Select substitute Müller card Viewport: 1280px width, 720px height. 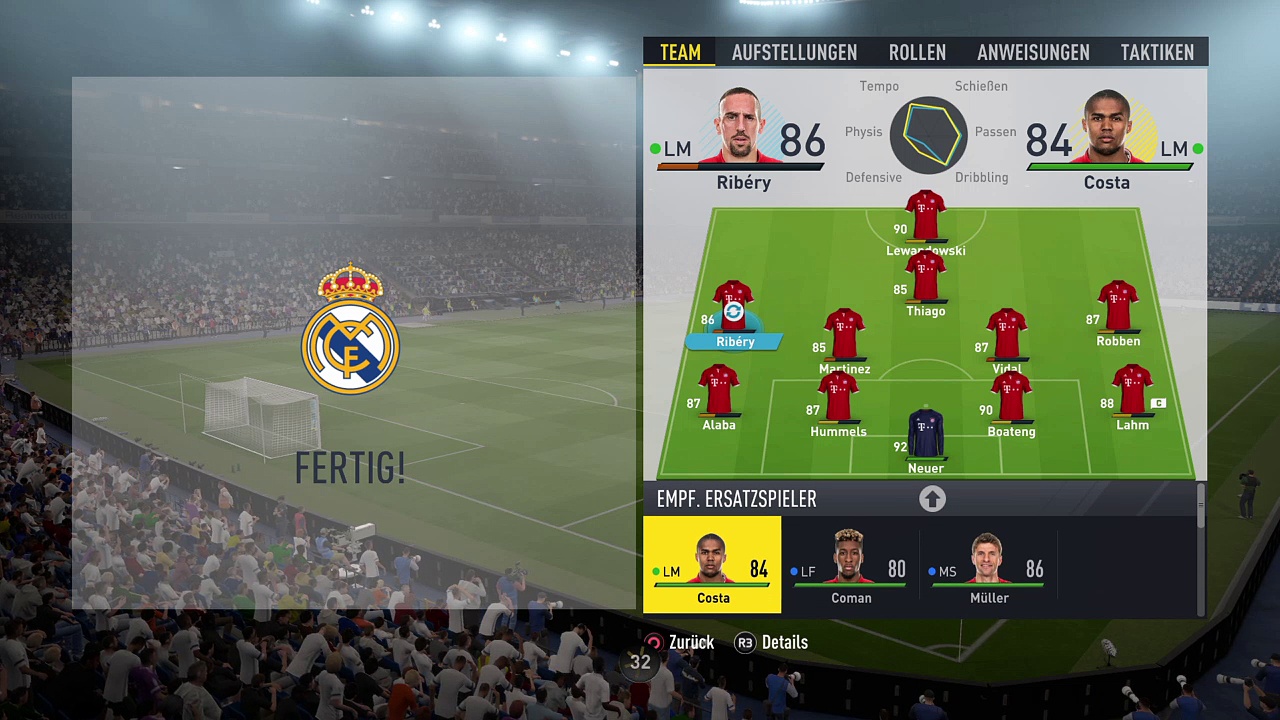coord(988,565)
